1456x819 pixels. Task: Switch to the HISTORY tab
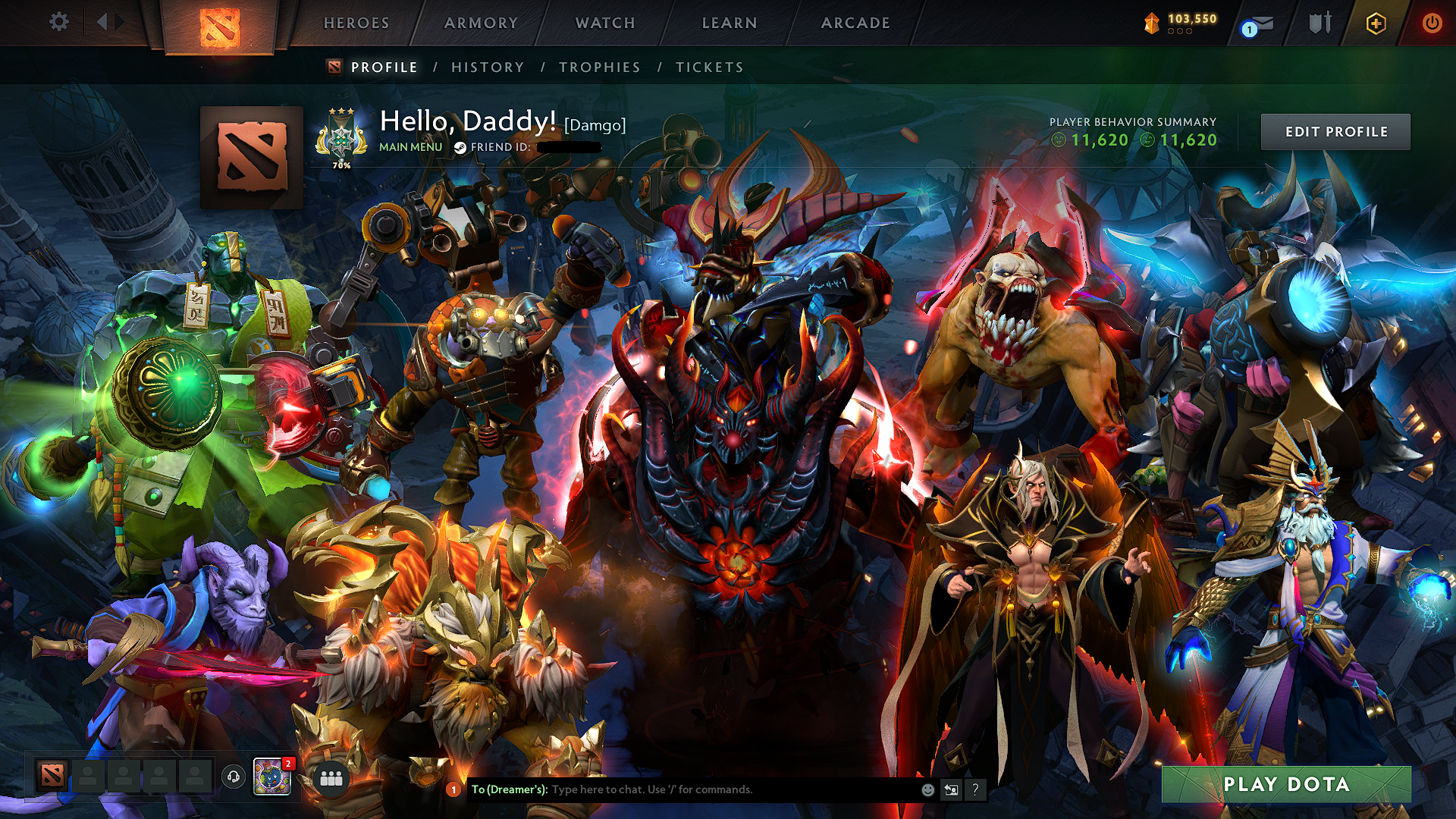pos(486,67)
